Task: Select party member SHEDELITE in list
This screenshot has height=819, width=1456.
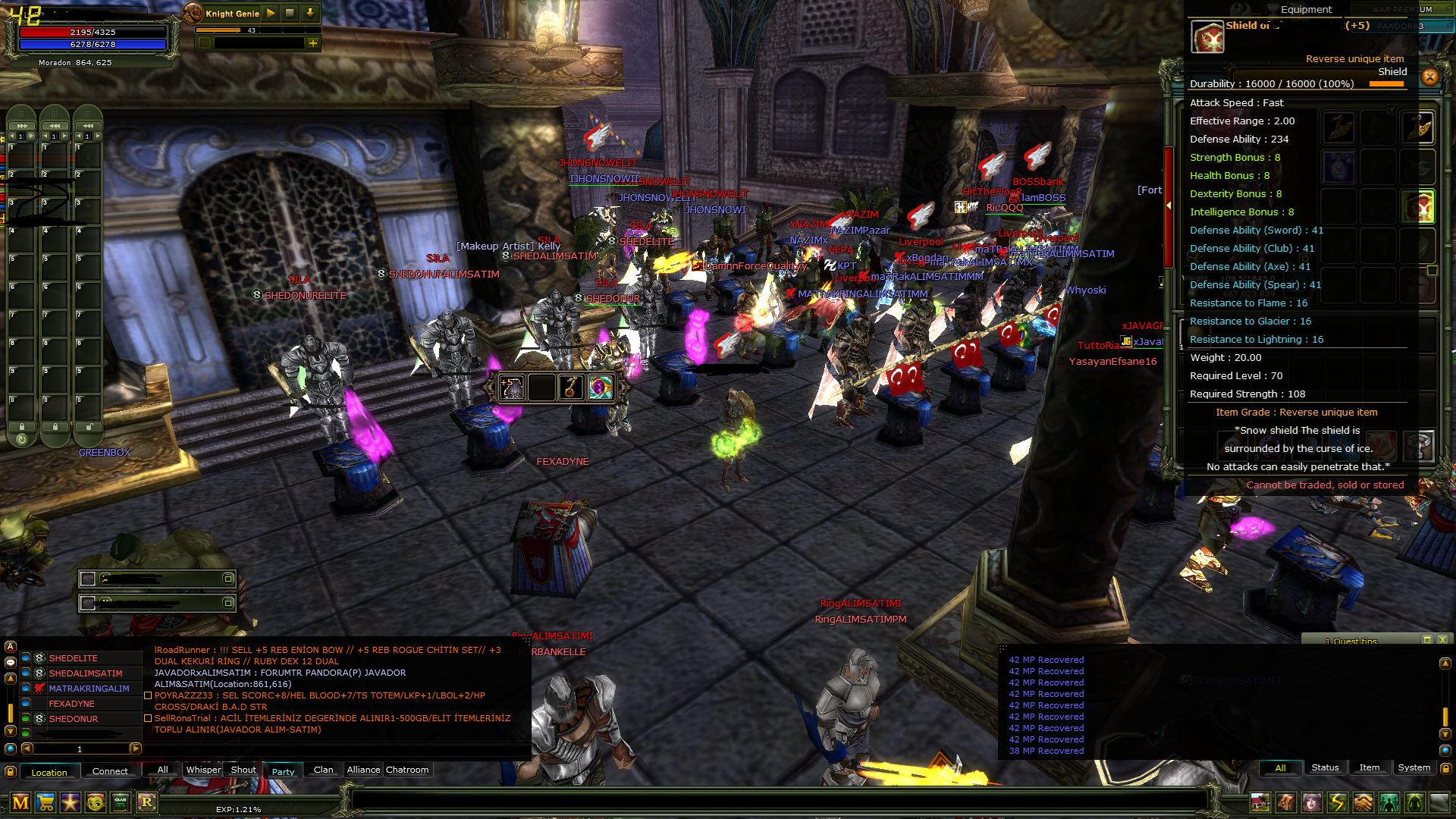Action: pyautogui.click(x=73, y=658)
